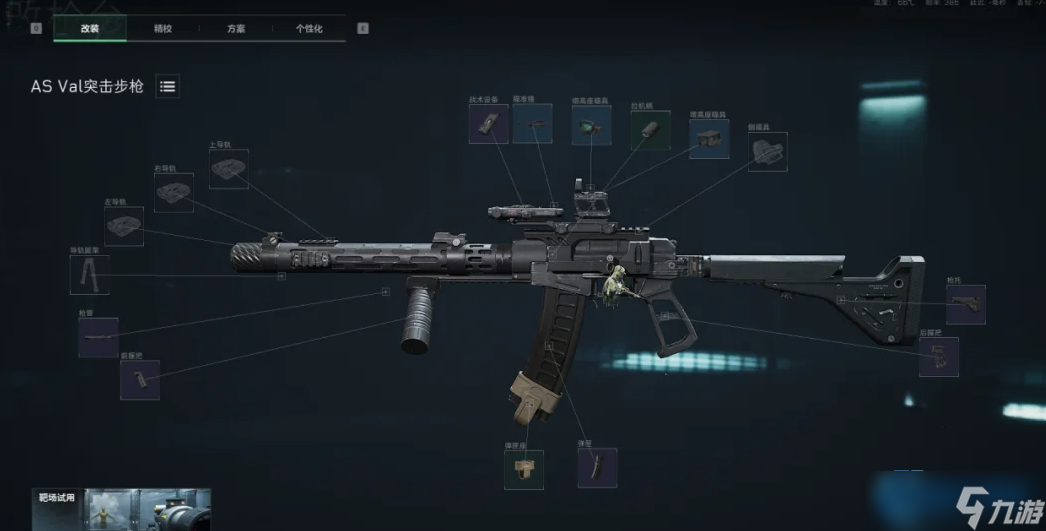Select the 枪托 stock slot

coord(965,304)
